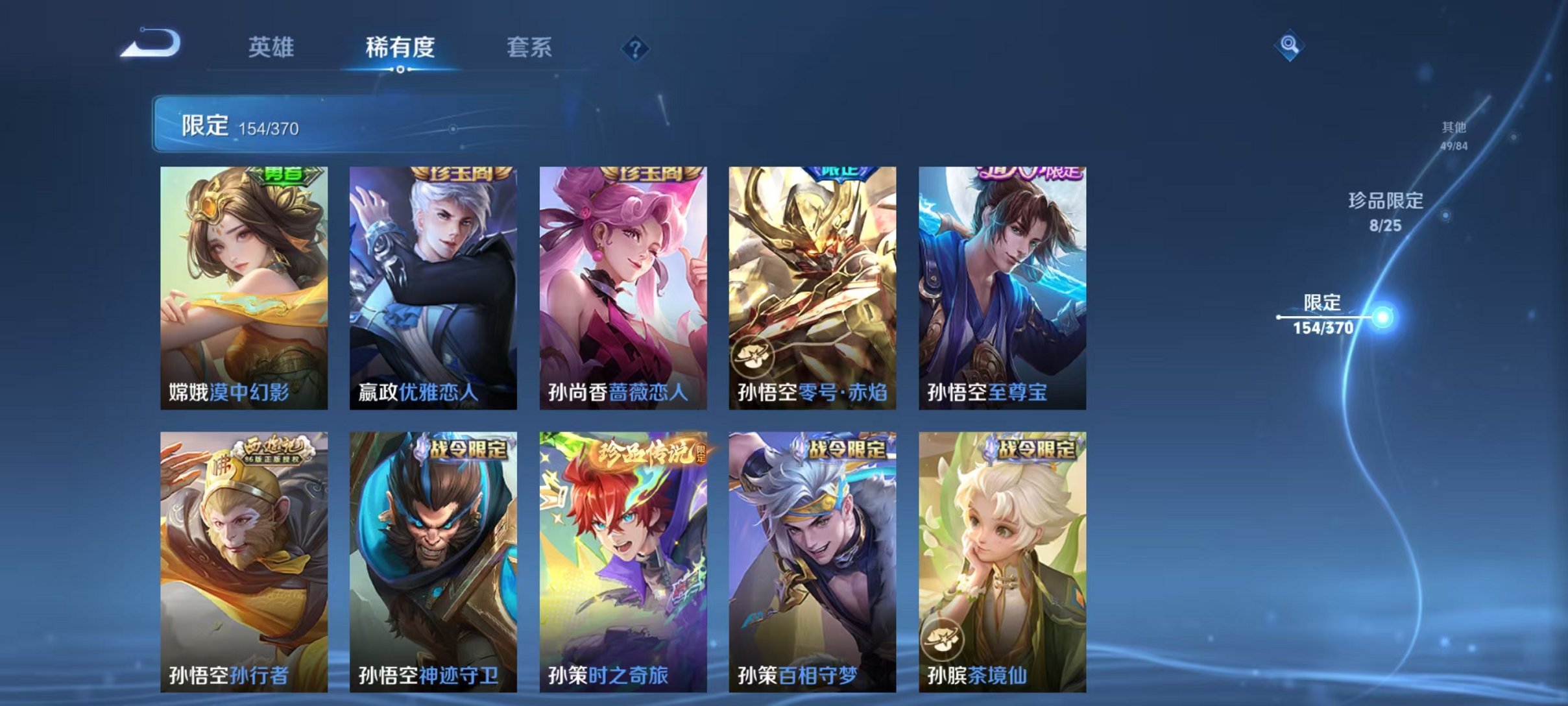
Task: Click the 限定 154/370 header bar
Action: point(292,125)
